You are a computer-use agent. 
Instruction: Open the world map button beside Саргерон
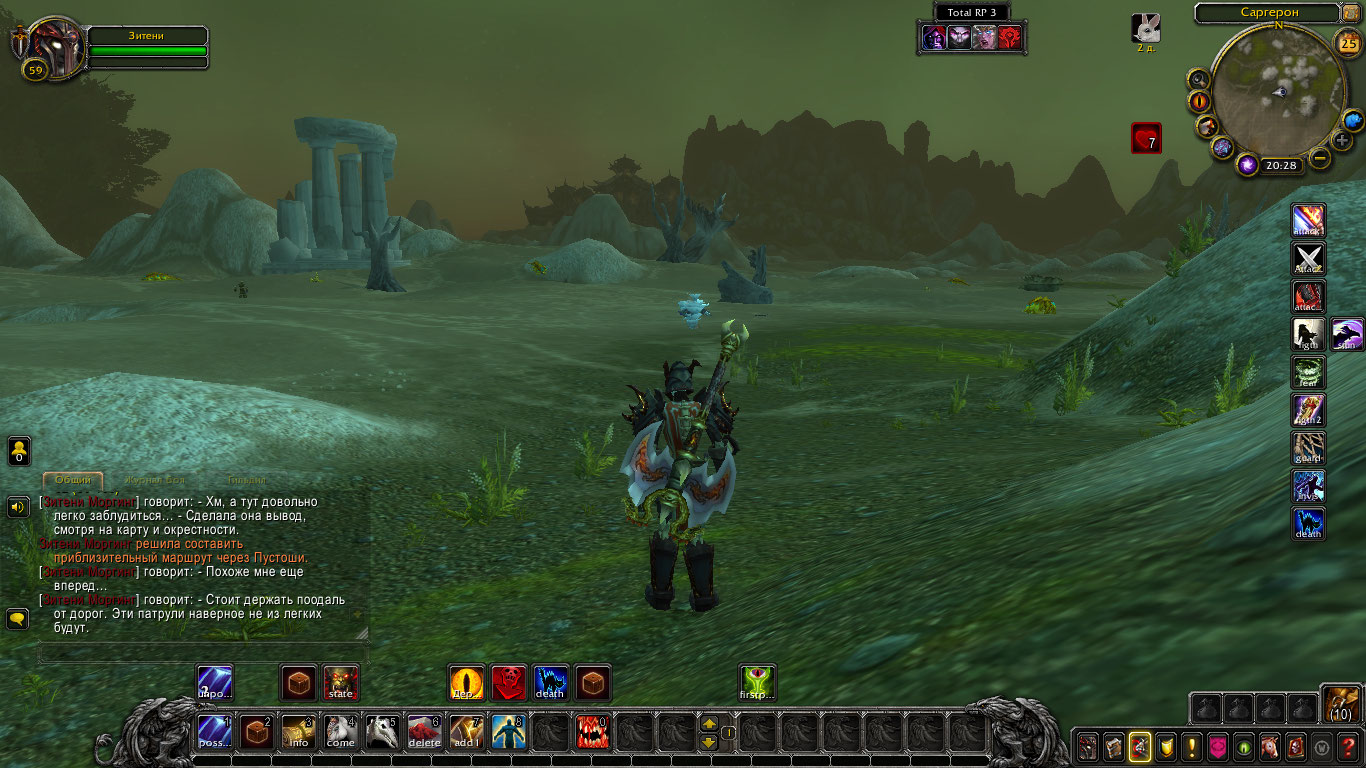tap(1351, 13)
